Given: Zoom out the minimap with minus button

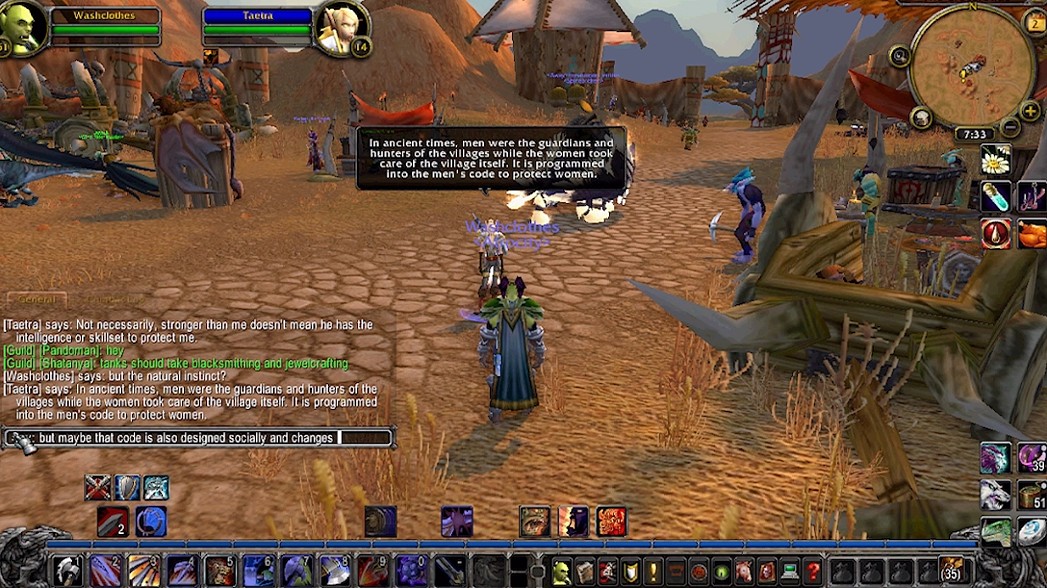Looking at the screenshot, I should click(1010, 127).
